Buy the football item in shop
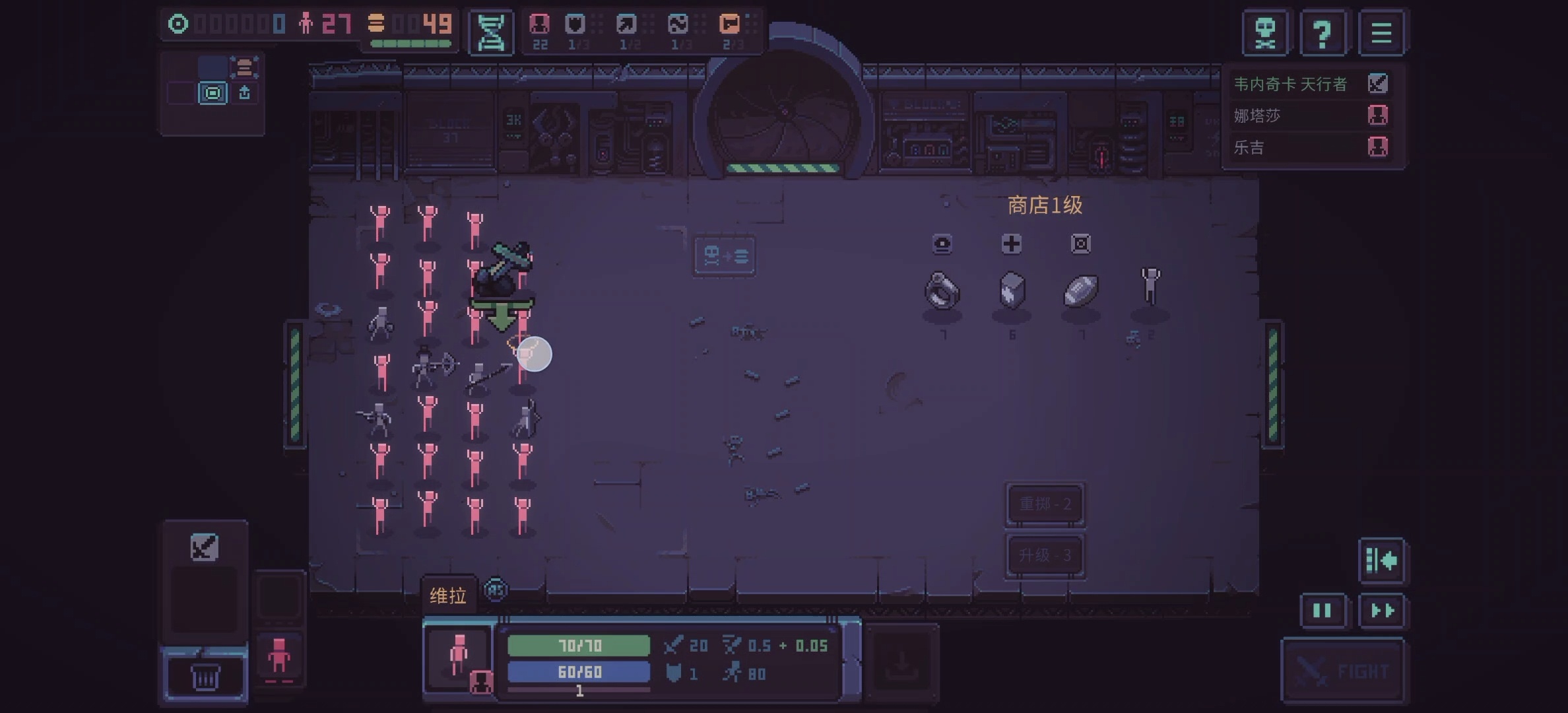The width and height of the screenshot is (1568, 713). click(1081, 290)
